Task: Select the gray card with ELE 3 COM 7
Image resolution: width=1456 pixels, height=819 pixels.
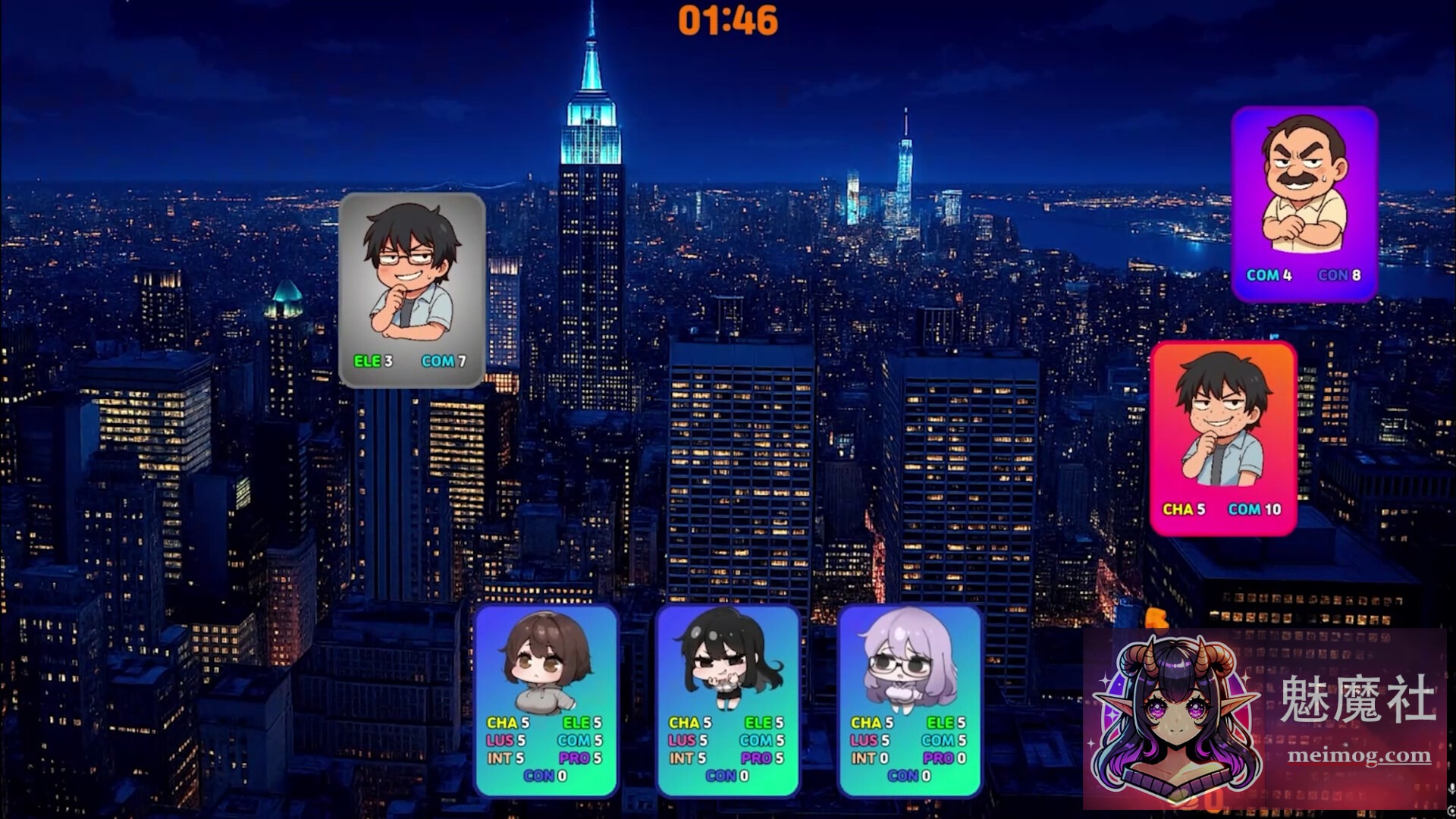Action: click(412, 290)
